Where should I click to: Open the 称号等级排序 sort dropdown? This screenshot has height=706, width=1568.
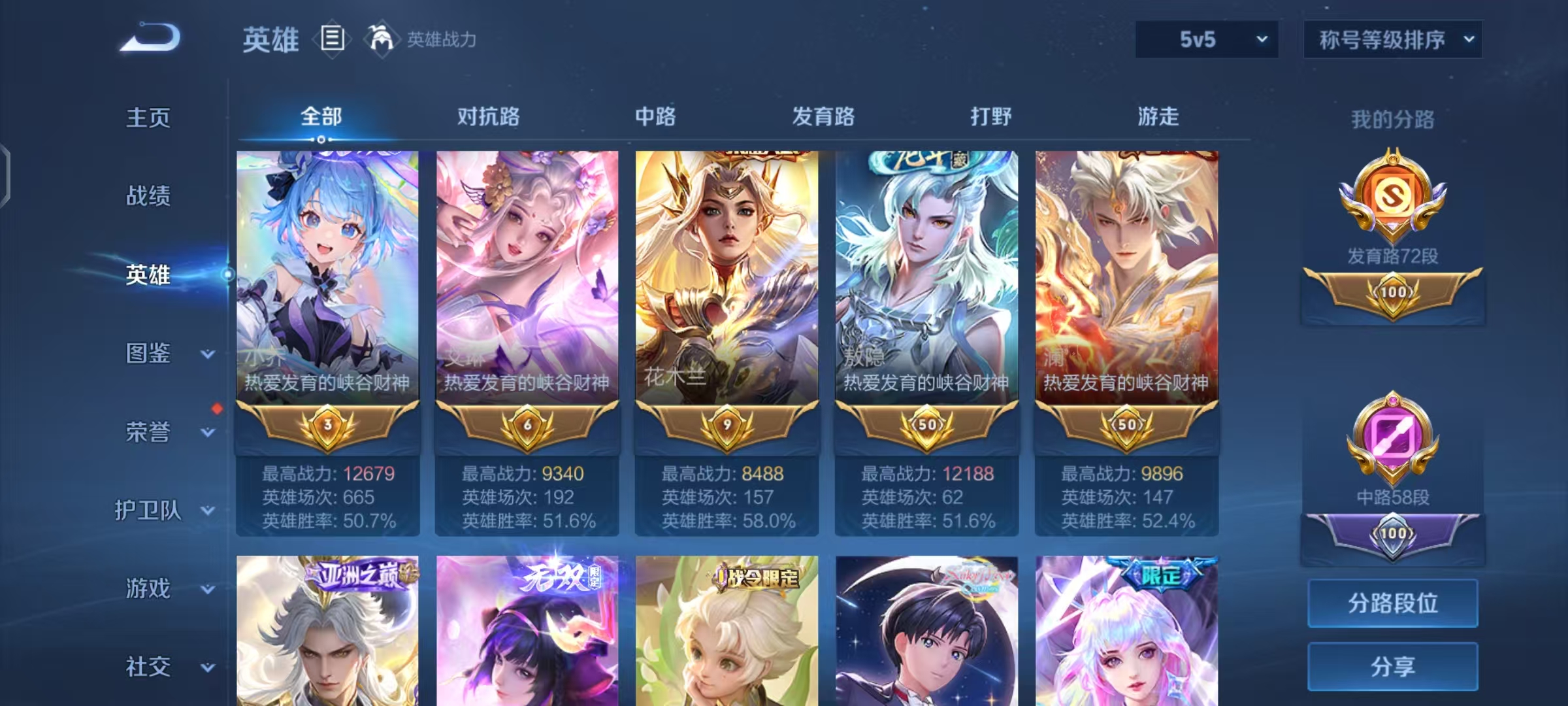point(1392,39)
